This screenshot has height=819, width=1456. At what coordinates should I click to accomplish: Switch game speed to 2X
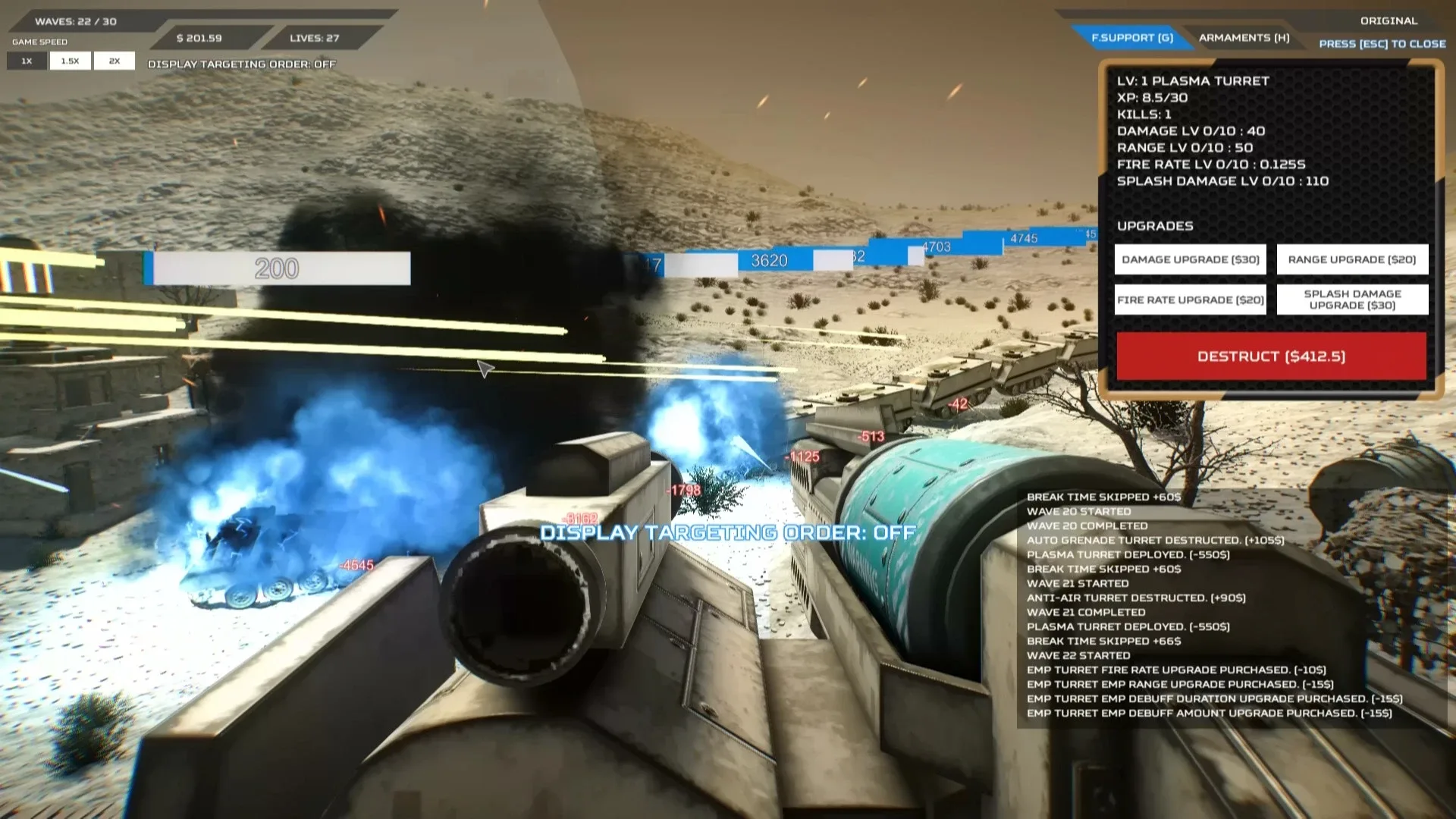tap(114, 60)
